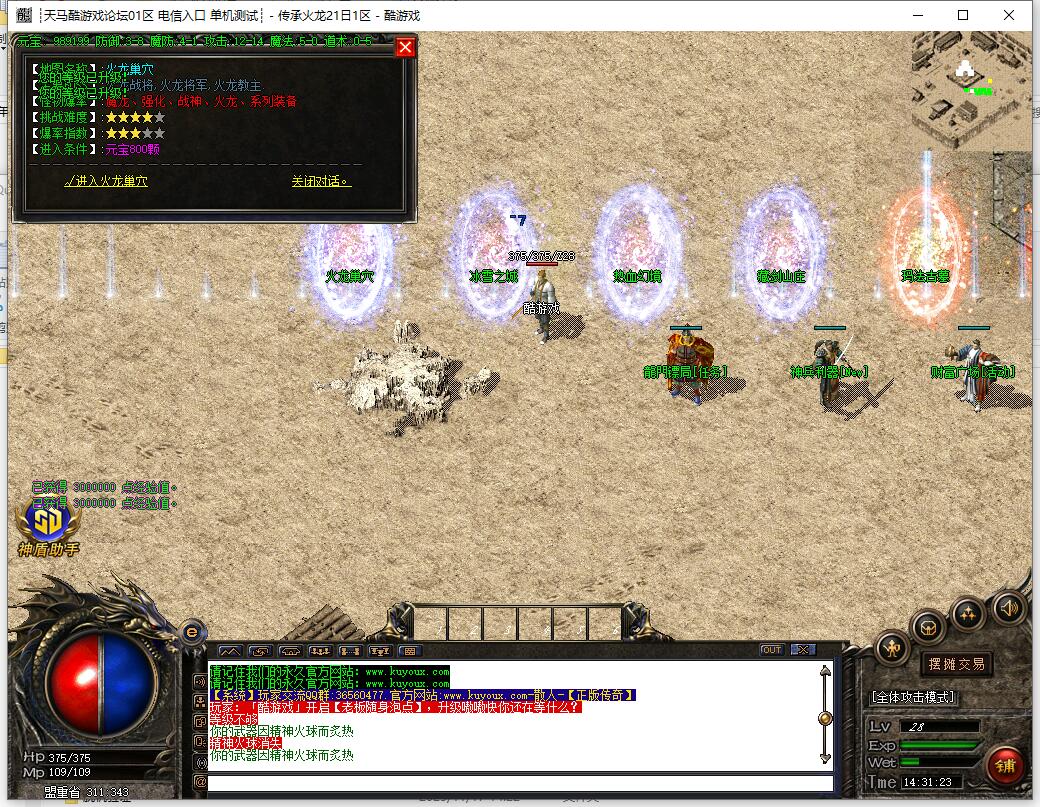
Task: Click the OUT button above the chat
Action: (x=771, y=650)
